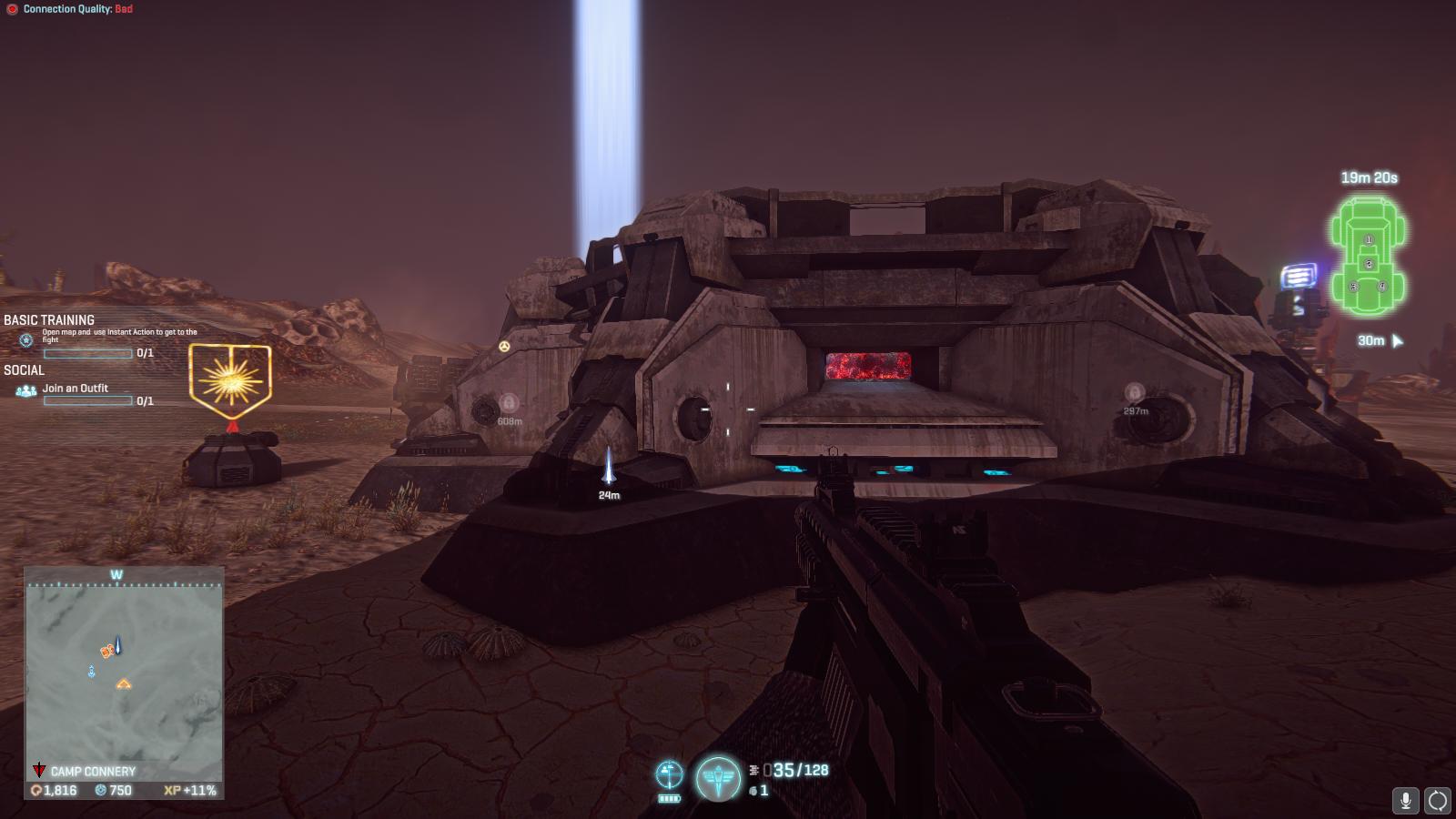The height and width of the screenshot is (819, 1456).
Task: Select the Basic Training mission tracker
Action: [49, 320]
